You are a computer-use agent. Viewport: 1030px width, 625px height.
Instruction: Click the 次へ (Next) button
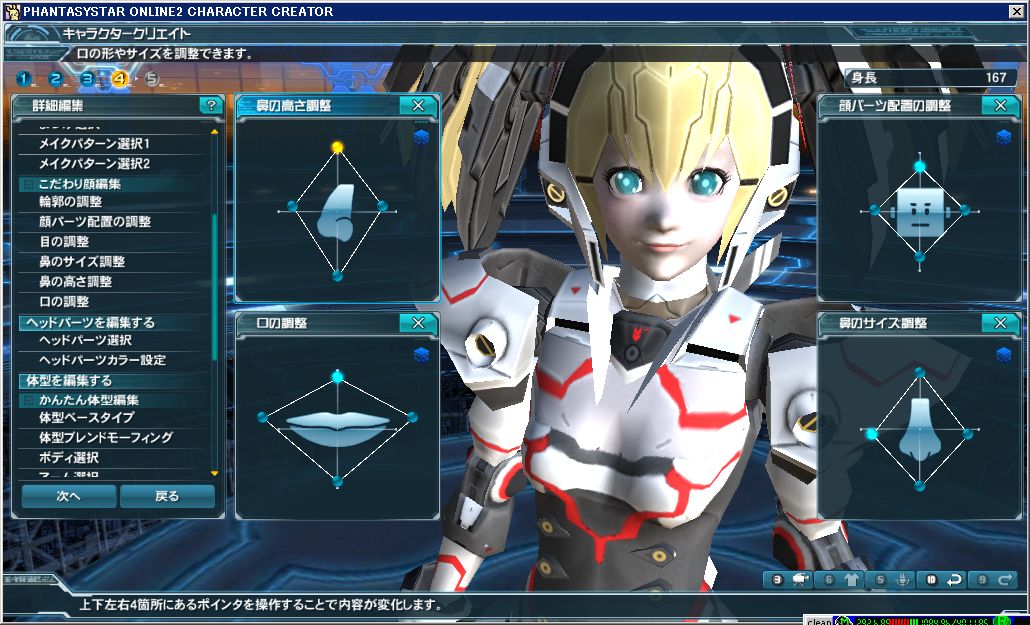tap(68, 496)
